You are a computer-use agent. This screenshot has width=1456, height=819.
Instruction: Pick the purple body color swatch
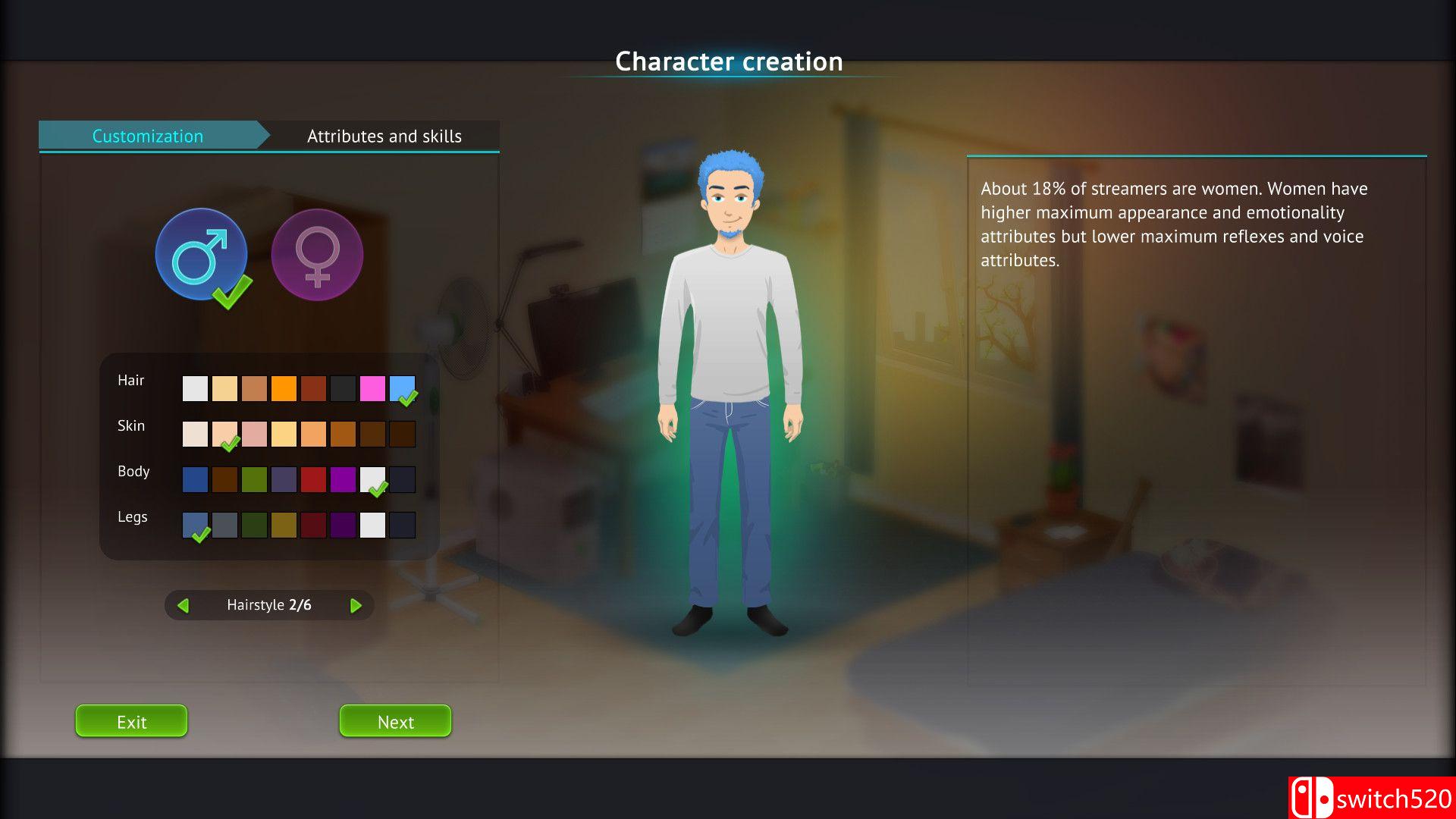(343, 479)
